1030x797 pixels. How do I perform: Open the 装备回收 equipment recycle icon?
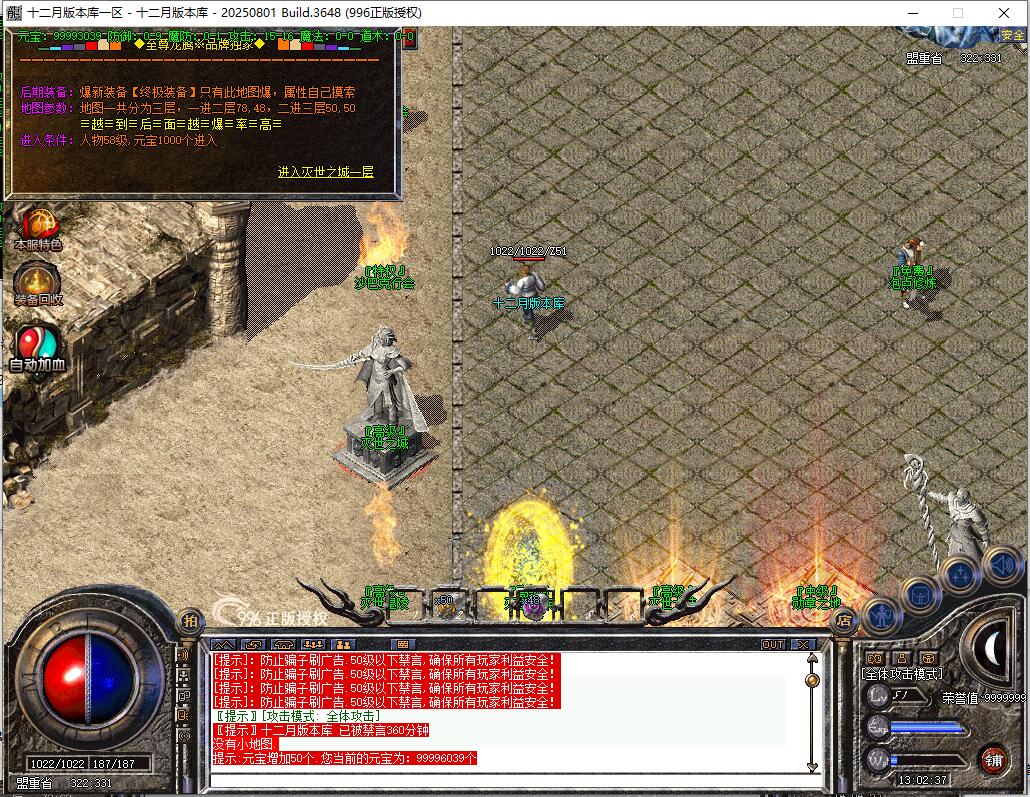coord(38,283)
